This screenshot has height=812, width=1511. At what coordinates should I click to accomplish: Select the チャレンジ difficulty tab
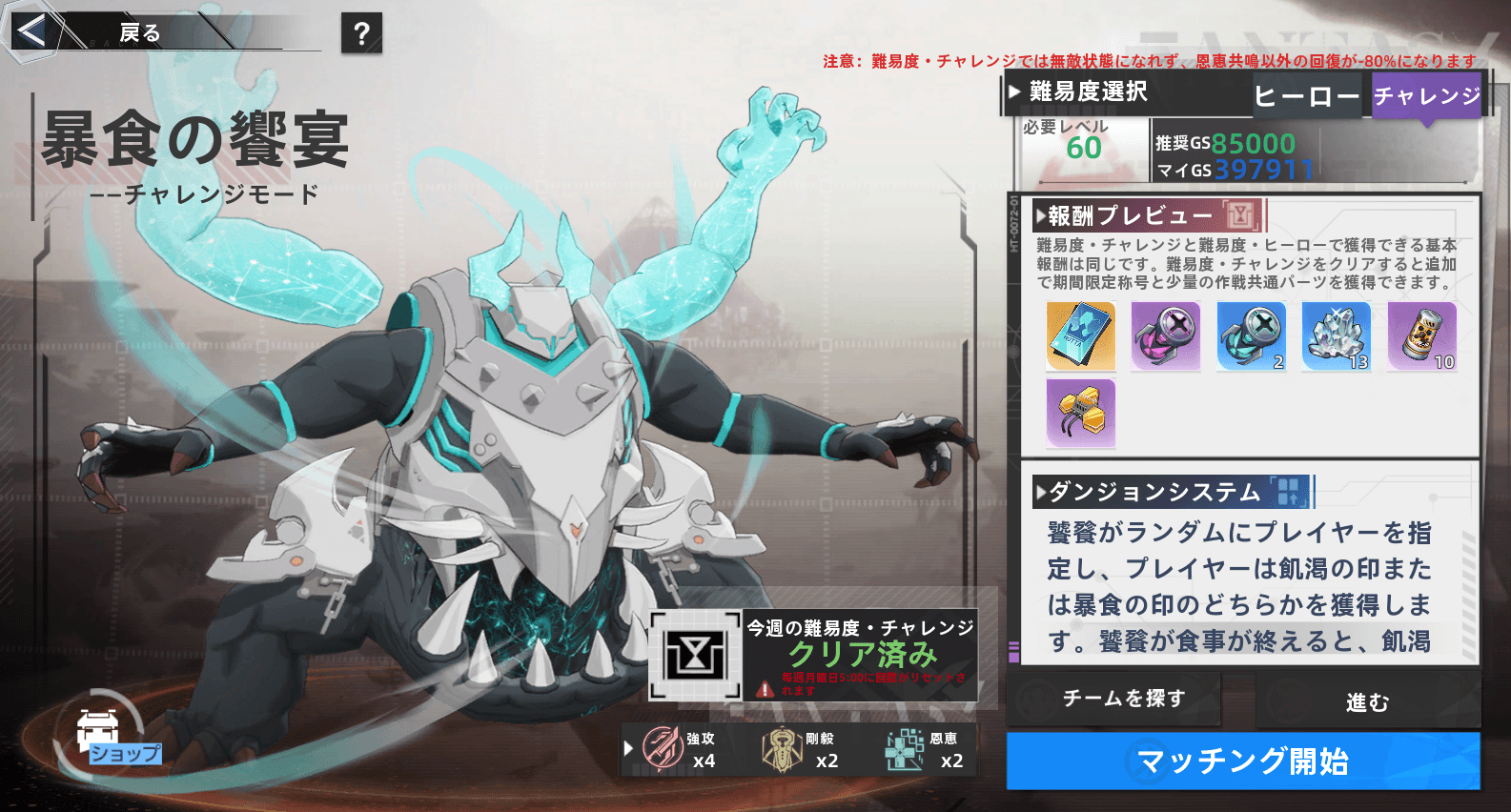click(x=1426, y=96)
